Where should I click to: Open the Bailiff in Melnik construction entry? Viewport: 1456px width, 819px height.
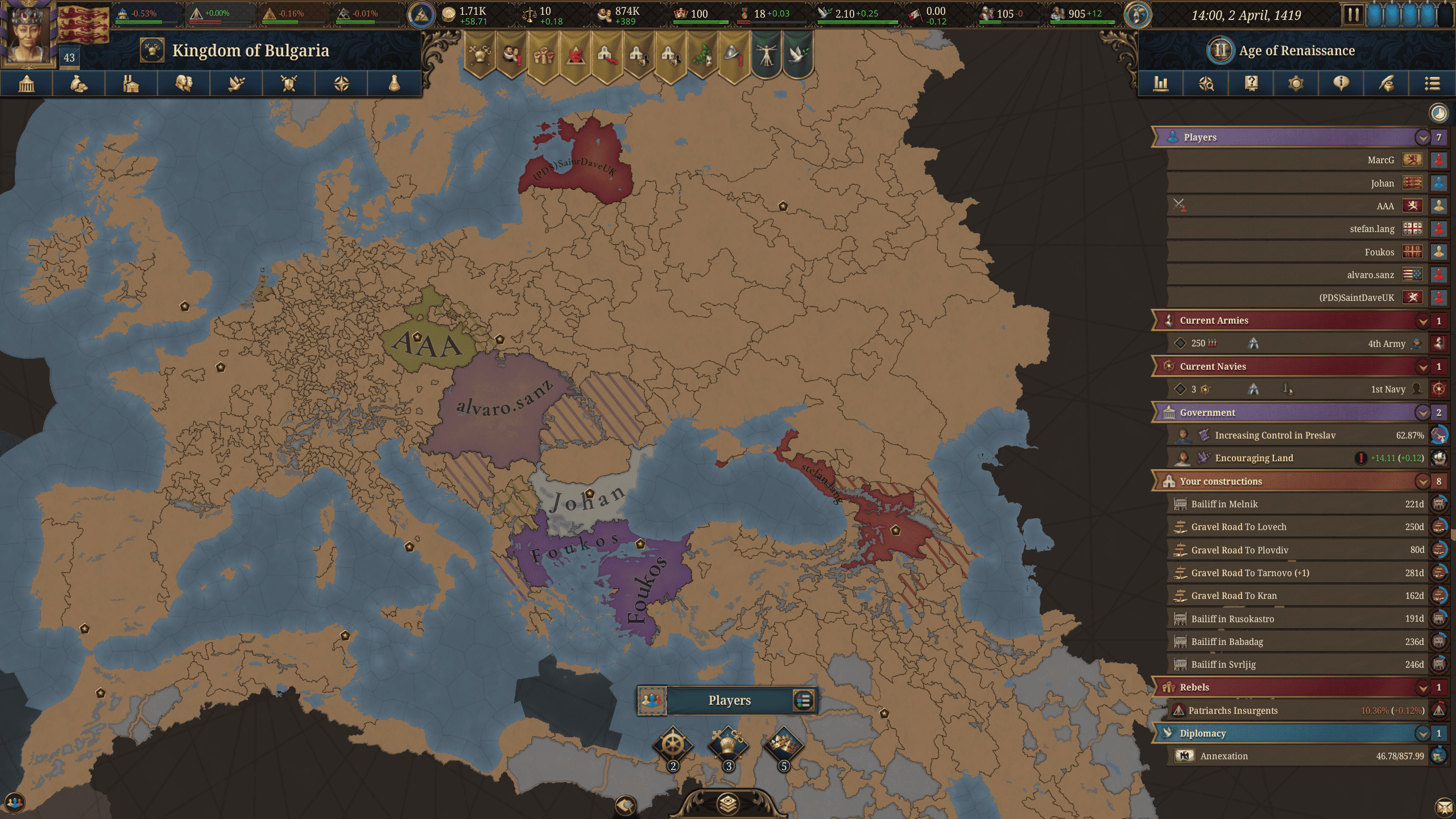[1224, 504]
